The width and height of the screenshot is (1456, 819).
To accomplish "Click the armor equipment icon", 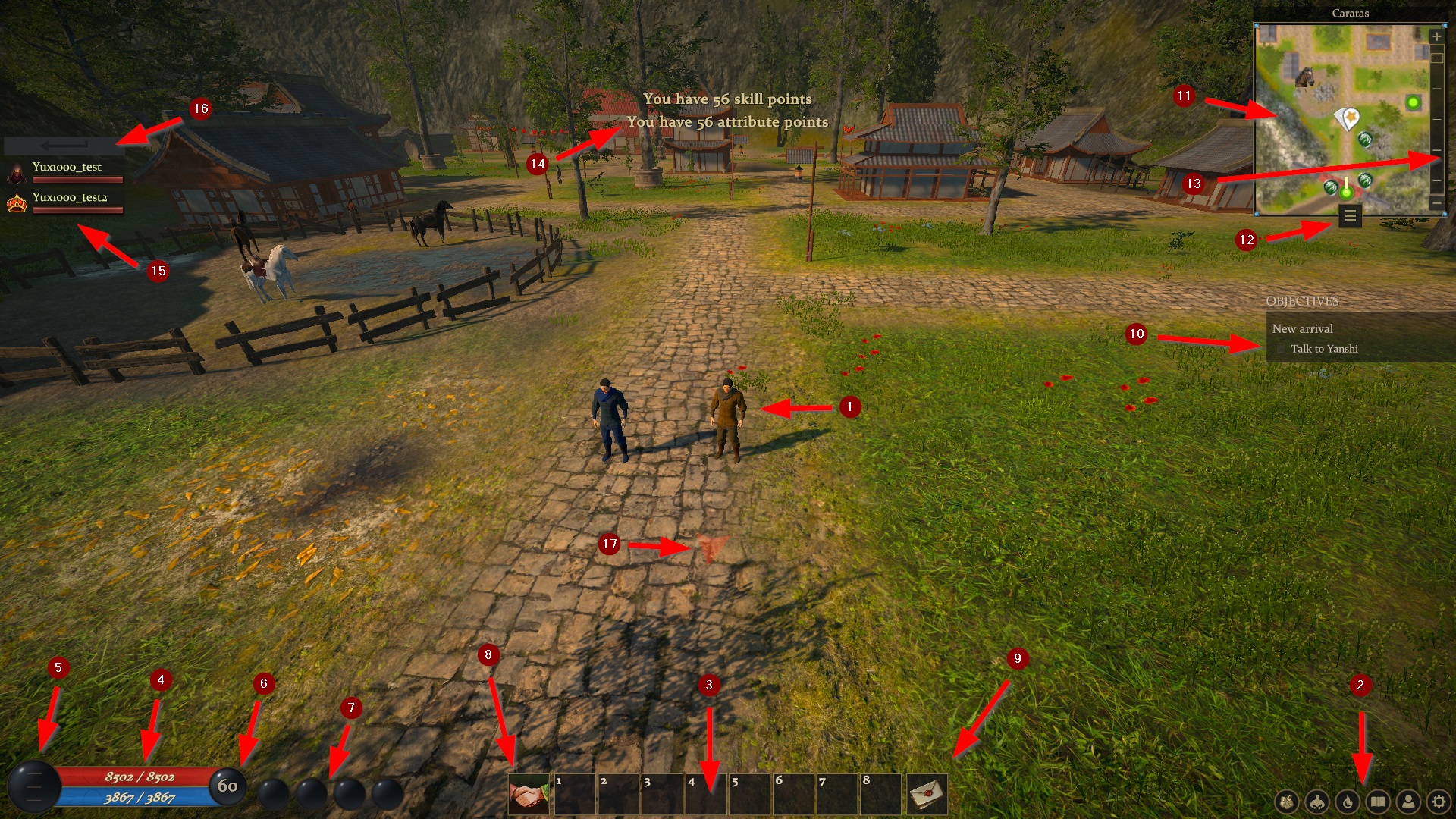I will tap(1317, 802).
